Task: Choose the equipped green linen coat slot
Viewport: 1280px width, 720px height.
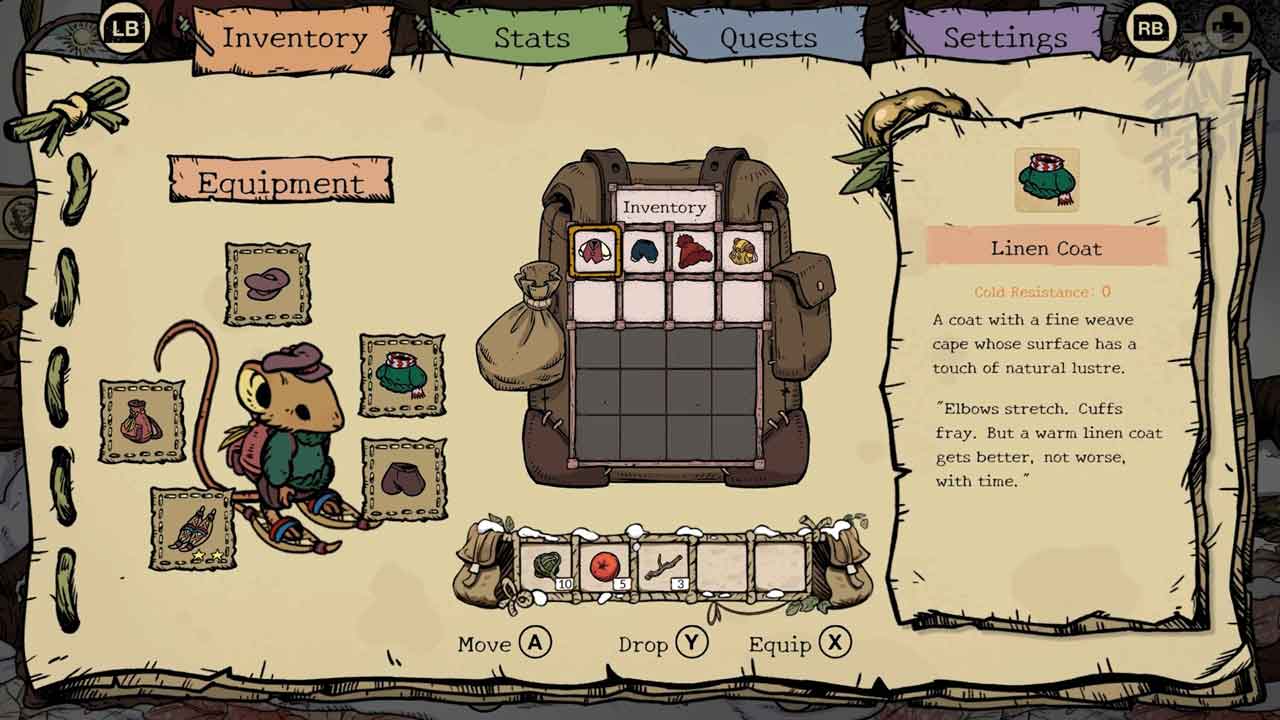Action: click(x=402, y=375)
